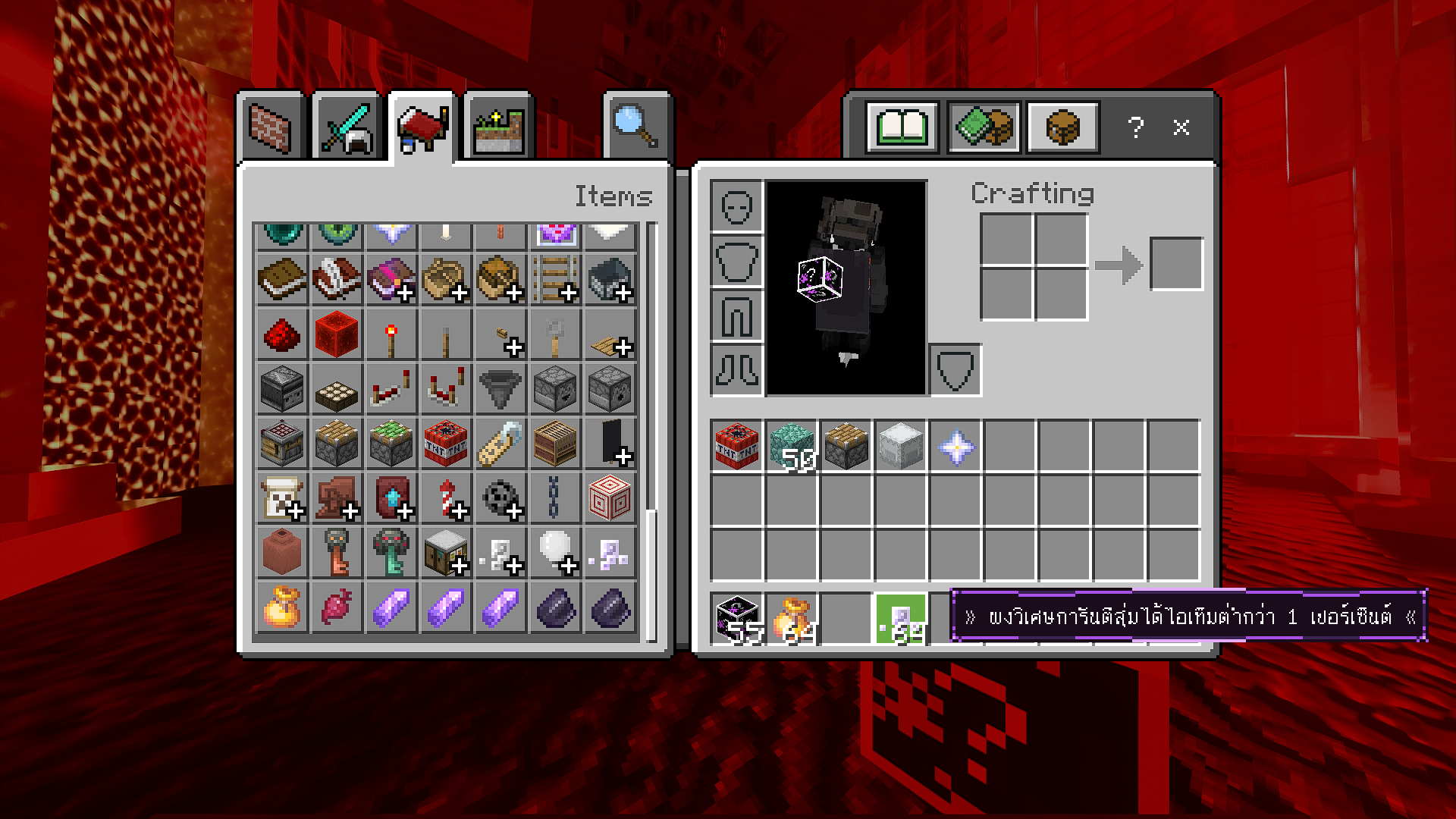Open the recipe book button
The width and height of the screenshot is (1456, 819).
(x=902, y=127)
